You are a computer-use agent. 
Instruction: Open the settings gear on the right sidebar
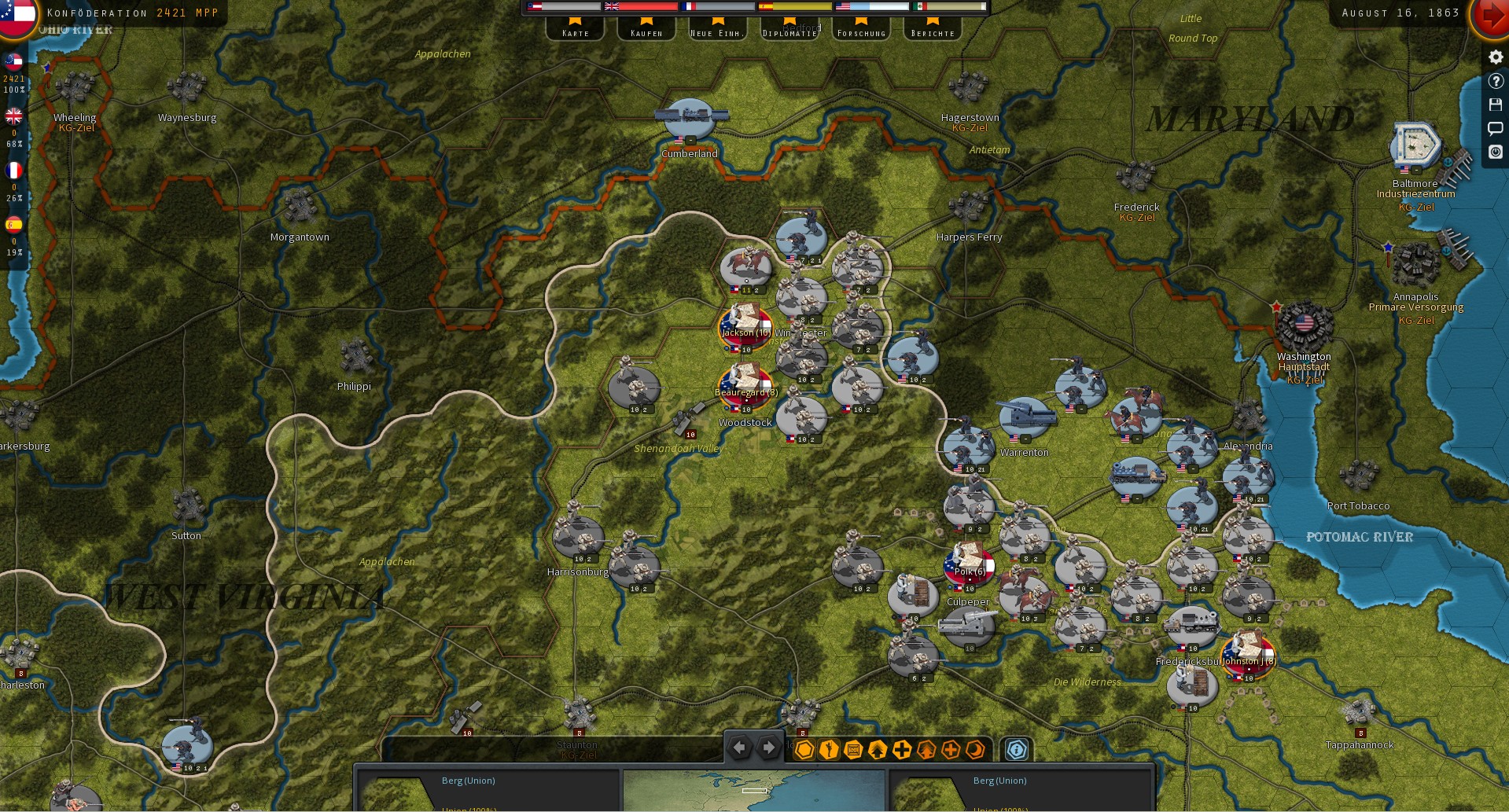[1495, 57]
